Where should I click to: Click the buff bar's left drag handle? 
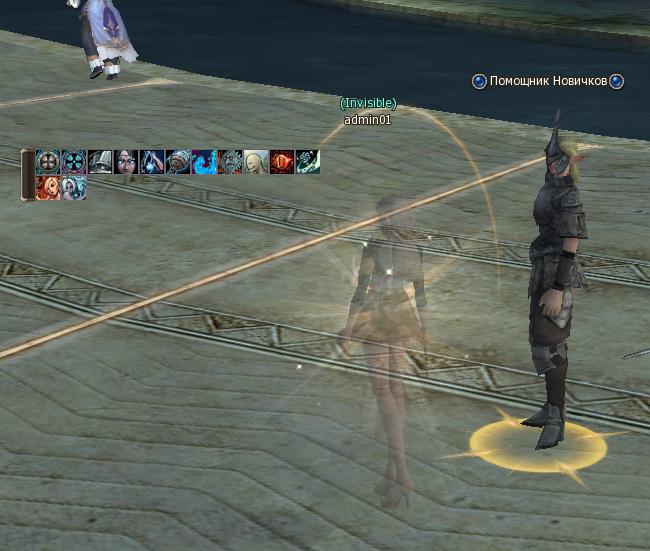(x=27, y=175)
